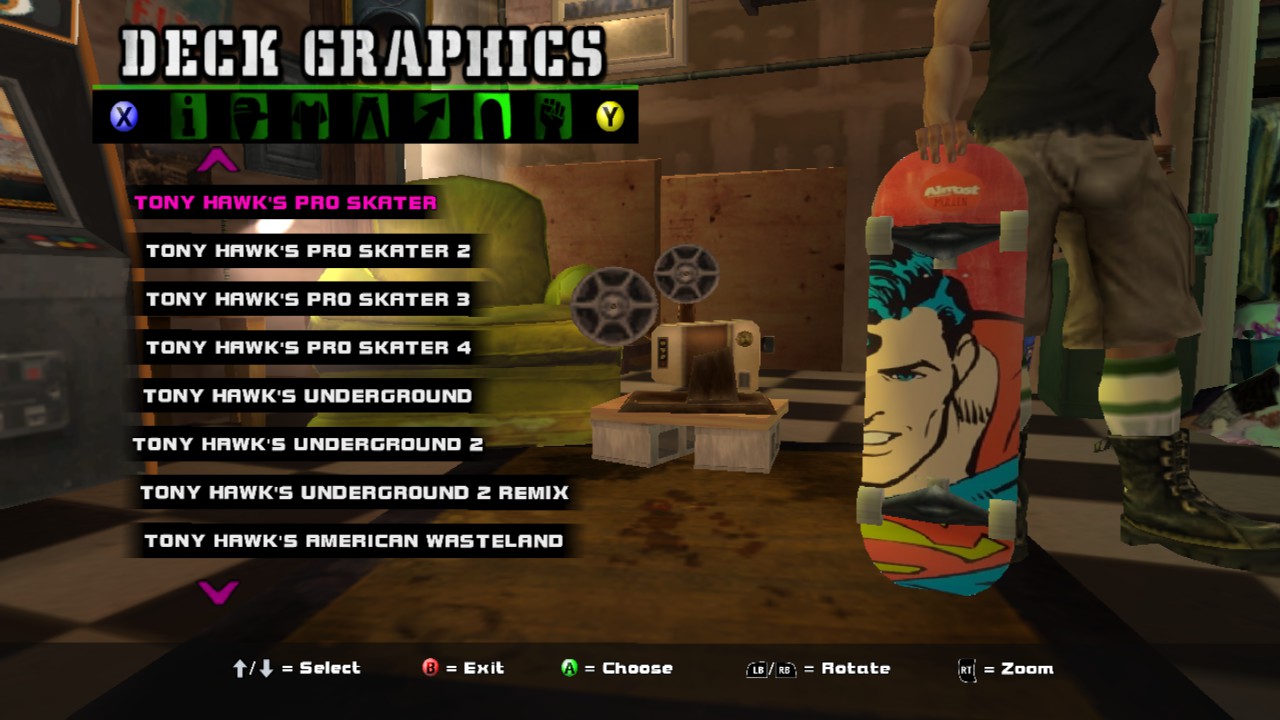The height and width of the screenshot is (720, 1280).
Task: Click the pink up arrow above the list
Action: [x=218, y=160]
